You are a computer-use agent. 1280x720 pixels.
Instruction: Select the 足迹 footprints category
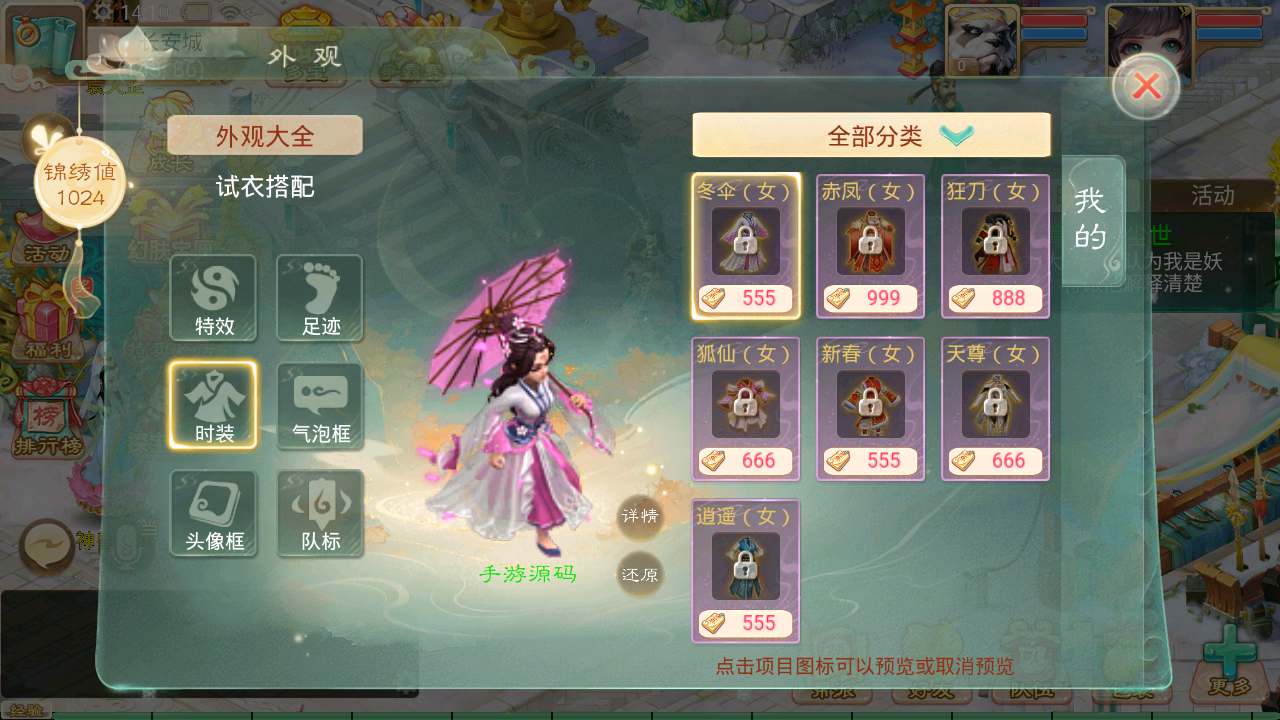(320, 298)
